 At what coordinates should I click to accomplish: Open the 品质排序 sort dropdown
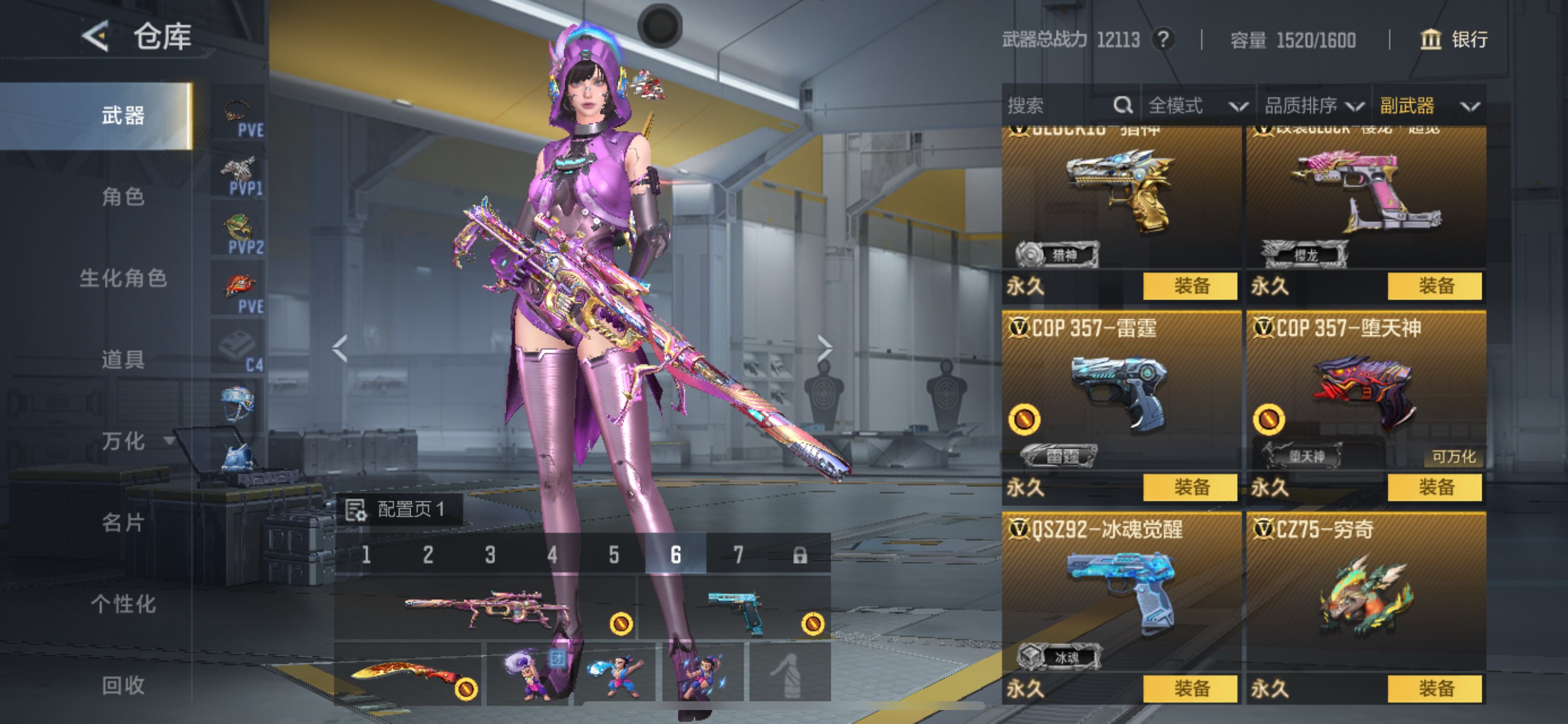[x=1313, y=106]
